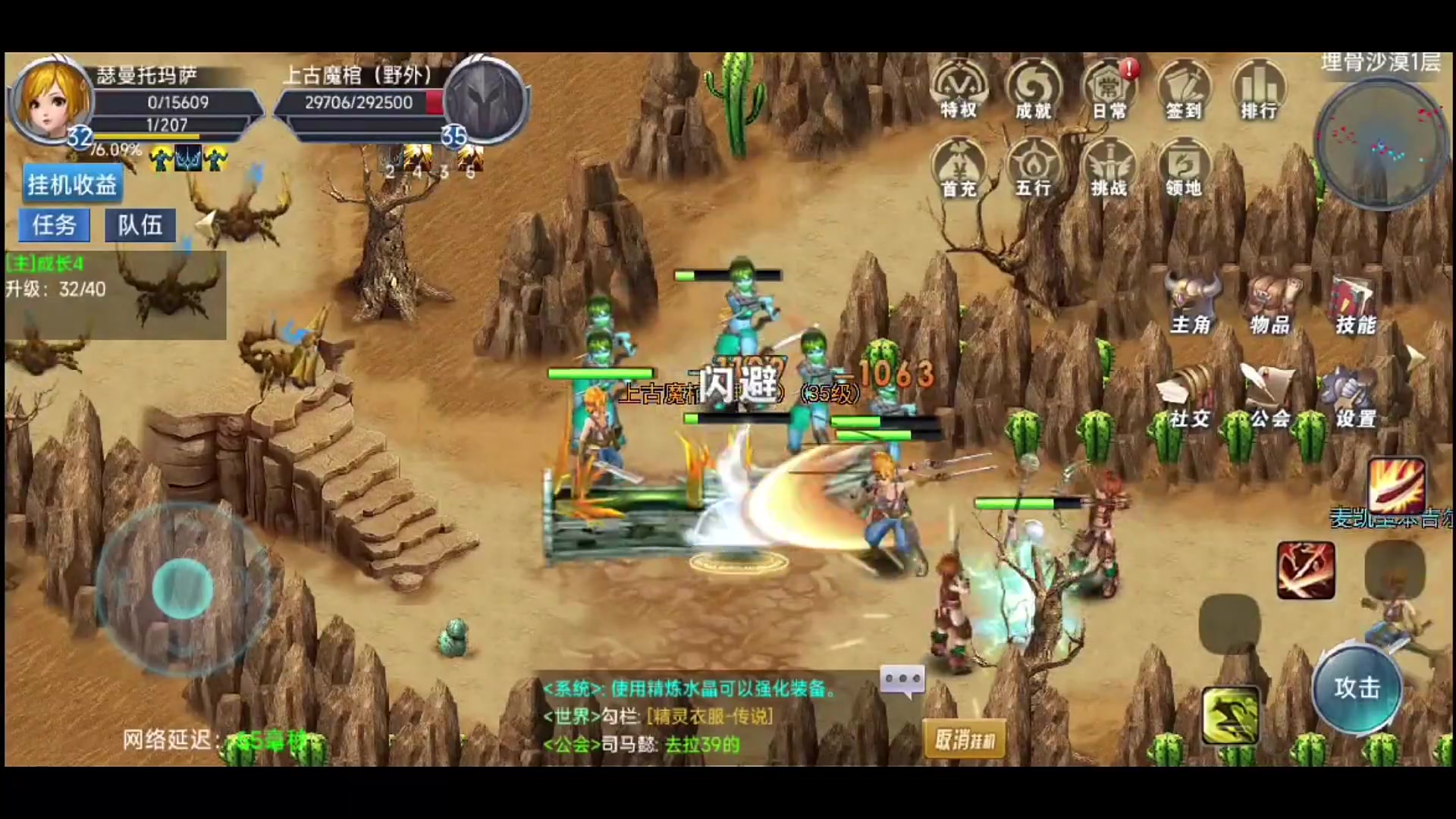The width and height of the screenshot is (1456, 819).
Task: Open the 主角 character sheet
Action: pos(1191,305)
